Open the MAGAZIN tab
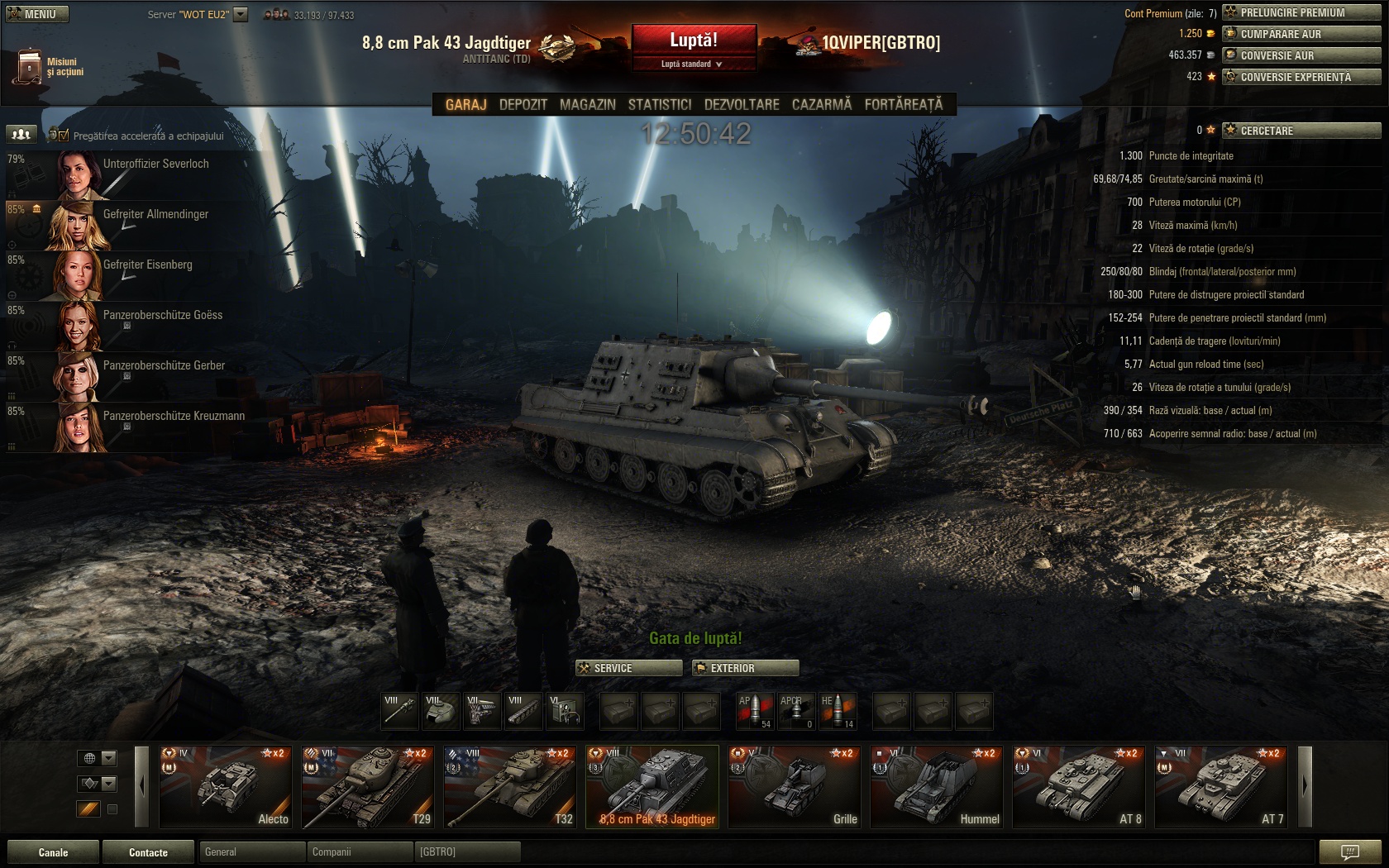 [x=587, y=105]
